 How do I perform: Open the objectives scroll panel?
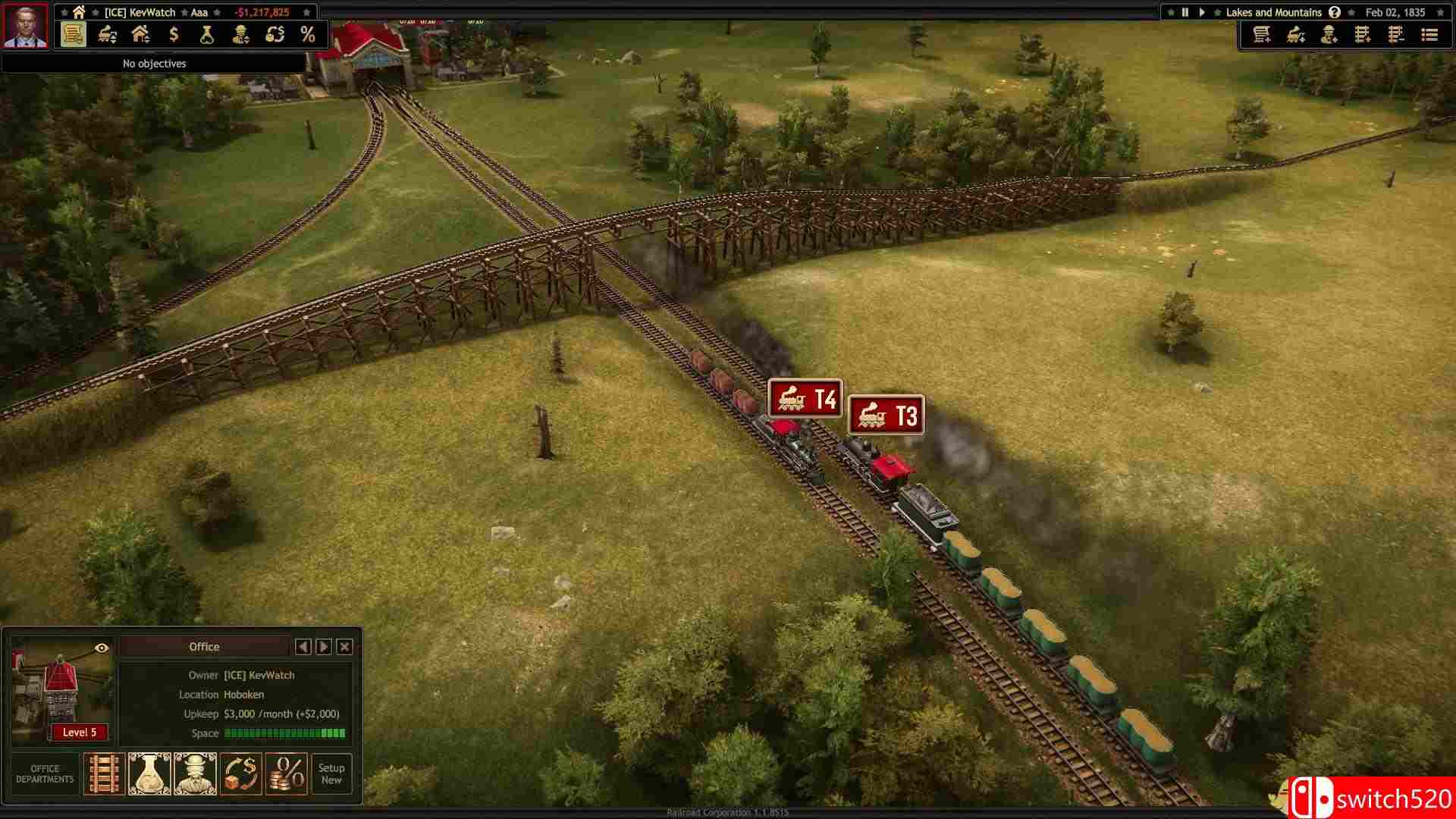point(72,34)
